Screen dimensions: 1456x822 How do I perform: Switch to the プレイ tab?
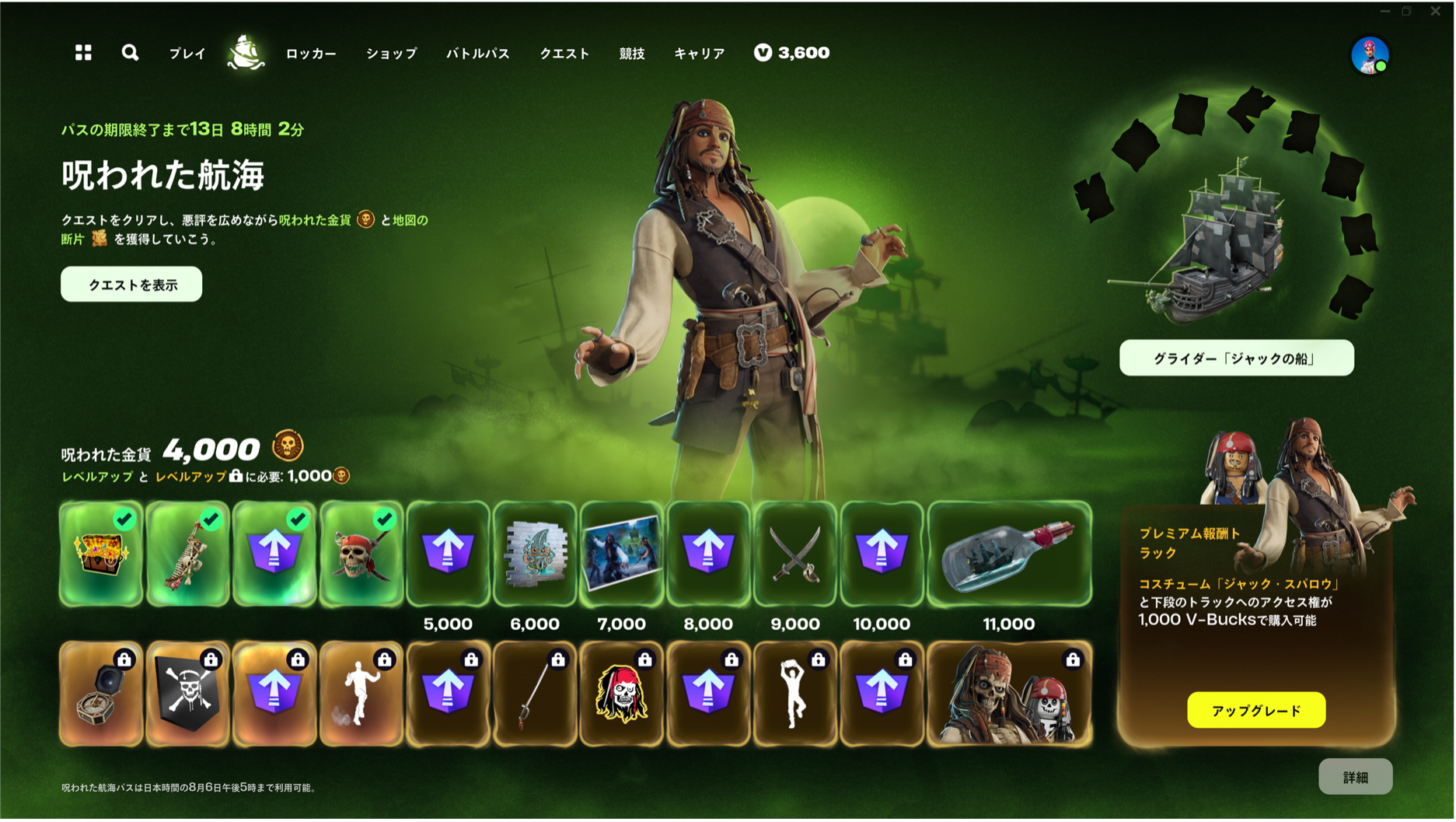tap(187, 54)
